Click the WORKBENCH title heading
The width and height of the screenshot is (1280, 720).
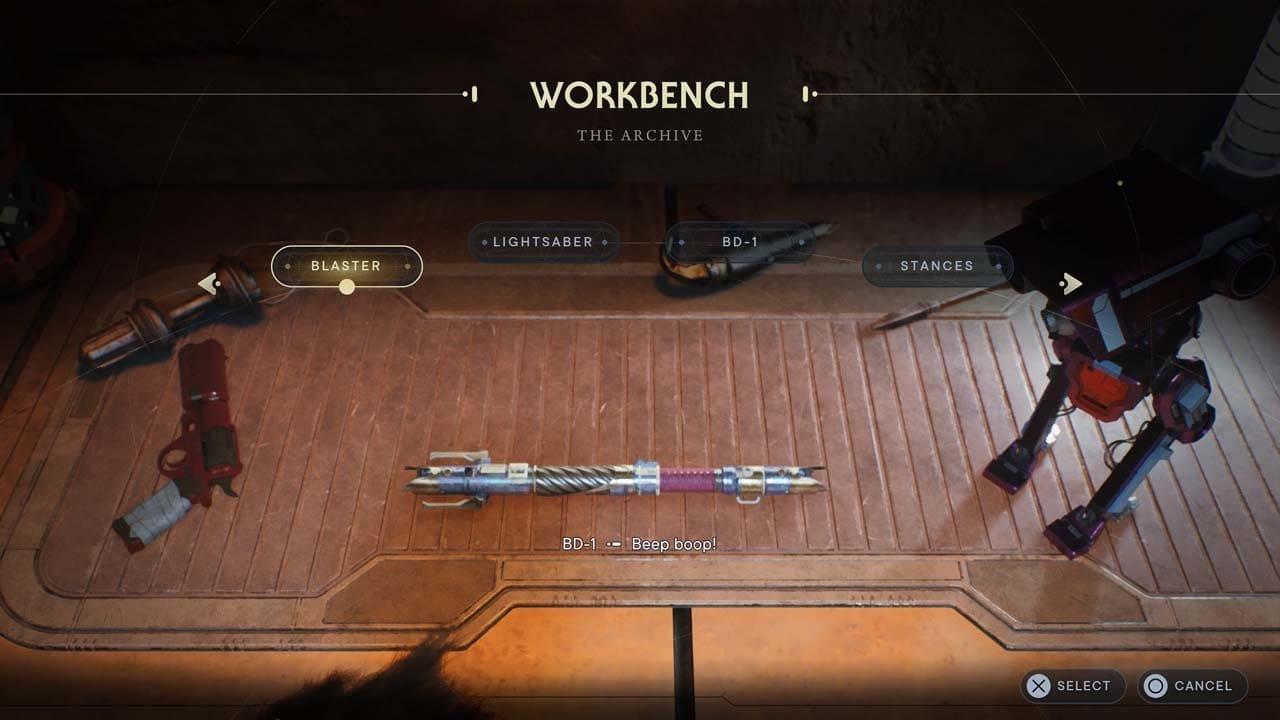pyautogui.click(x=639, y=95)
